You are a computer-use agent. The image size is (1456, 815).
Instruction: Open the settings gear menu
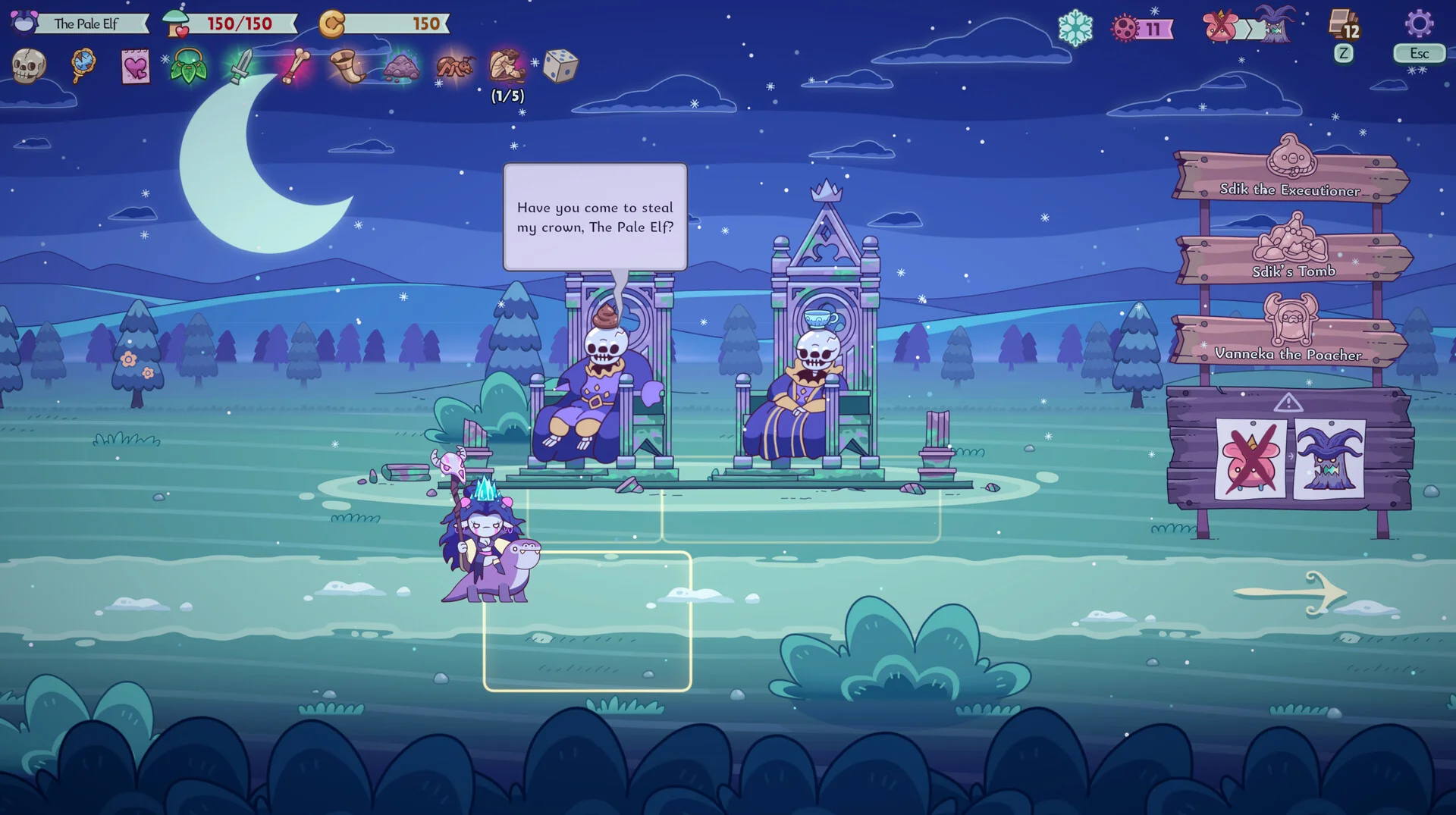(1419, 24)
